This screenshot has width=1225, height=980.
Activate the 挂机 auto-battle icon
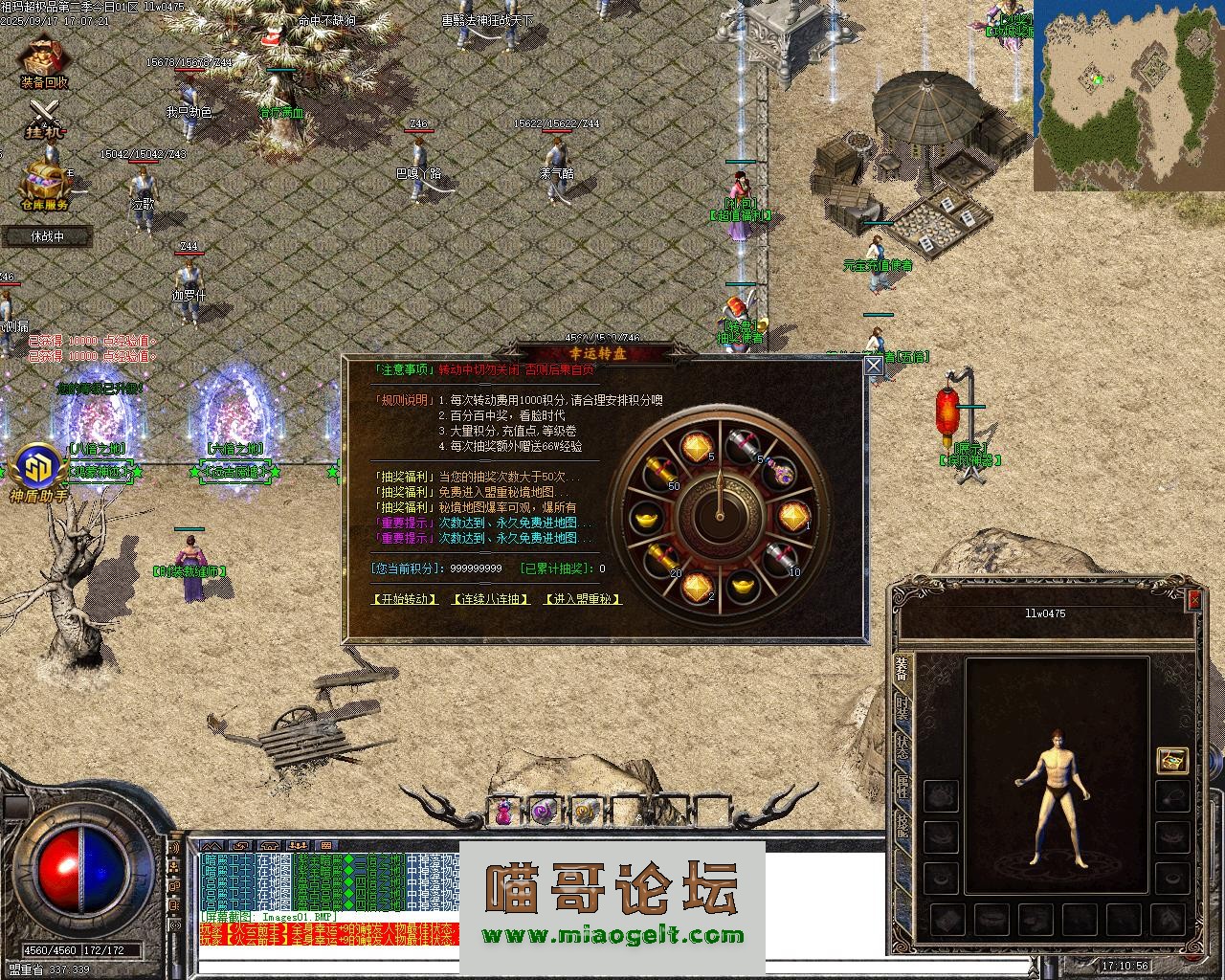point(44,119)
